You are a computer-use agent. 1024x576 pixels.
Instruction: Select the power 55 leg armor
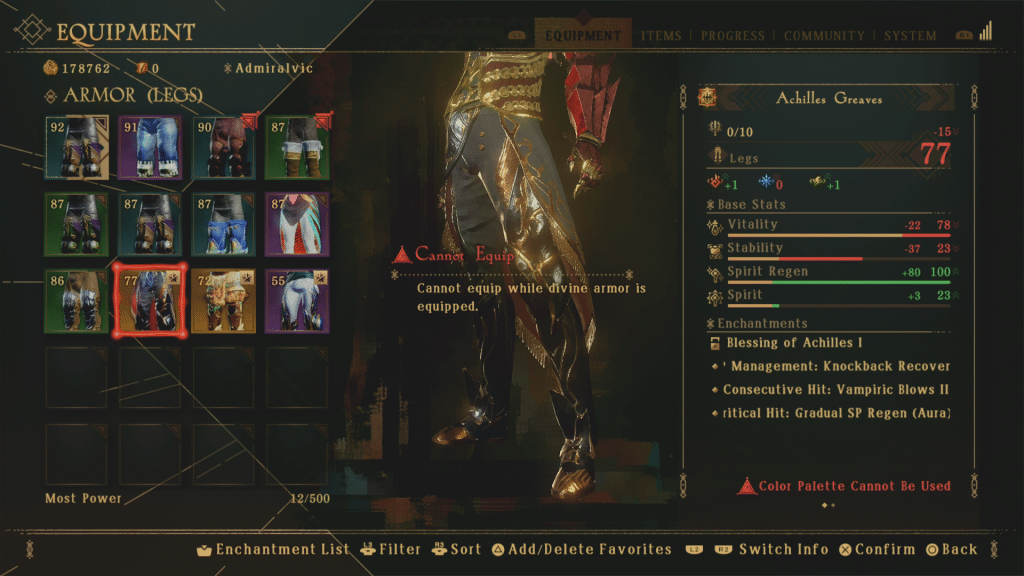(x=297, y=300)
